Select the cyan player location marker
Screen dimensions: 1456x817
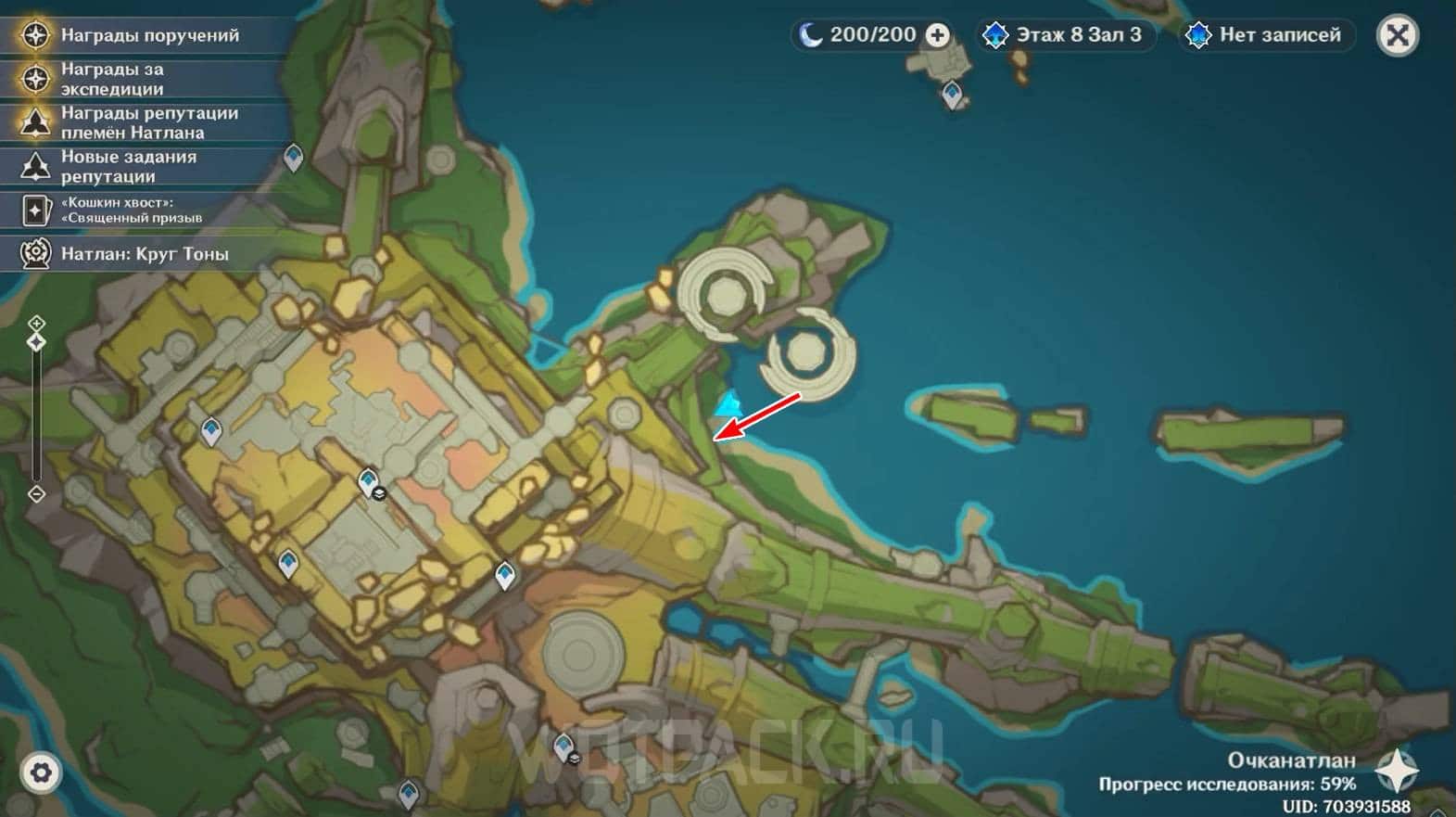click(x=729, y=405)
